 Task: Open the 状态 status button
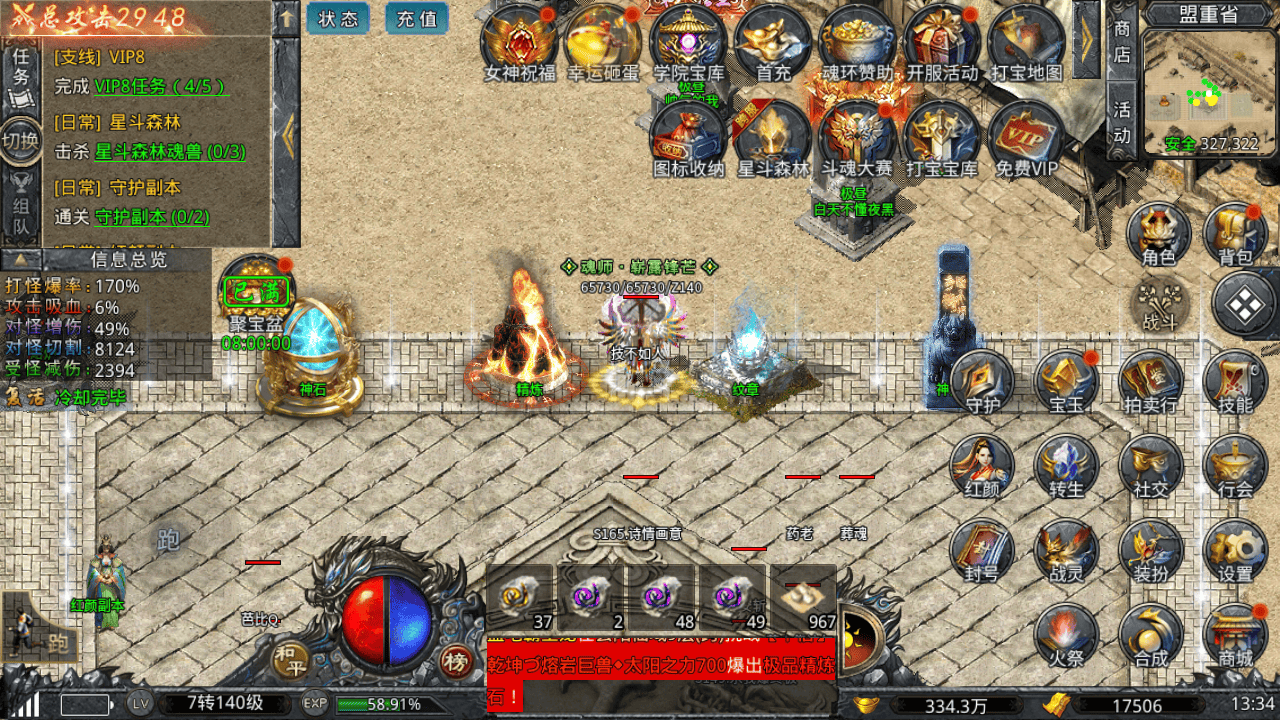point(338,18)
